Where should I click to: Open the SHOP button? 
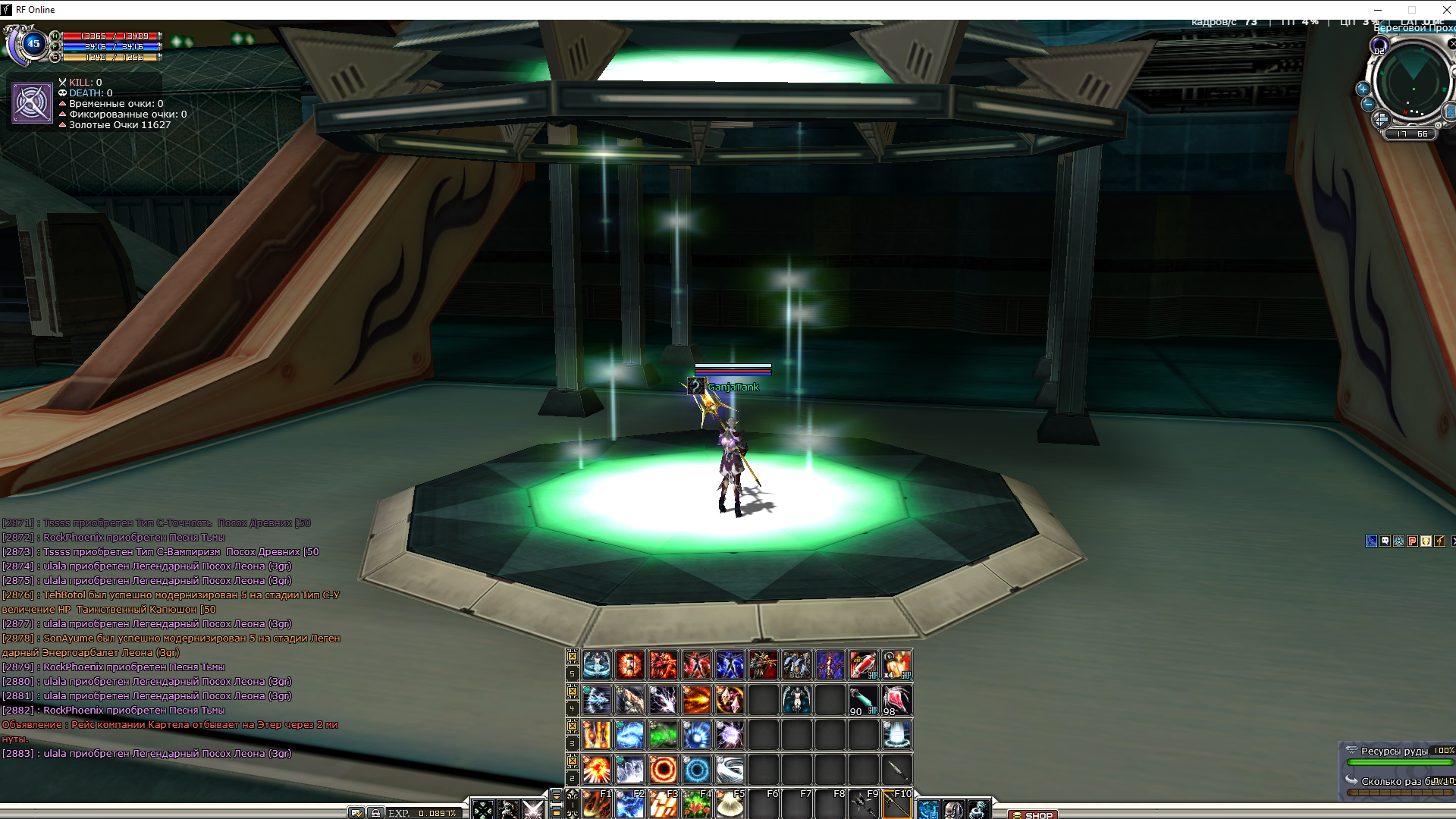point(1033,815)
